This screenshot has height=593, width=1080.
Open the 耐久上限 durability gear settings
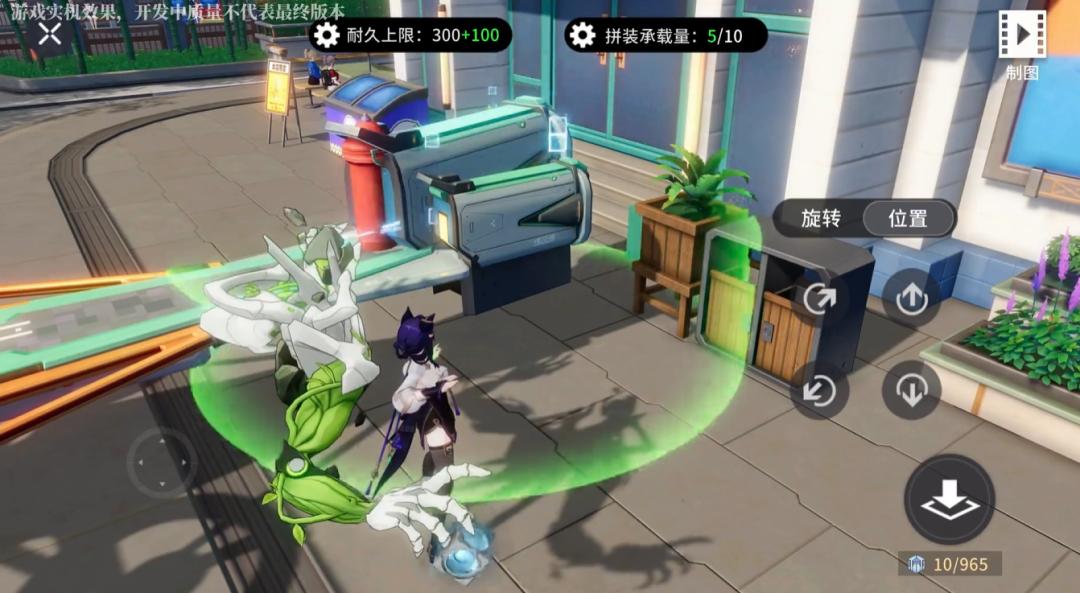tap(326, 35)
